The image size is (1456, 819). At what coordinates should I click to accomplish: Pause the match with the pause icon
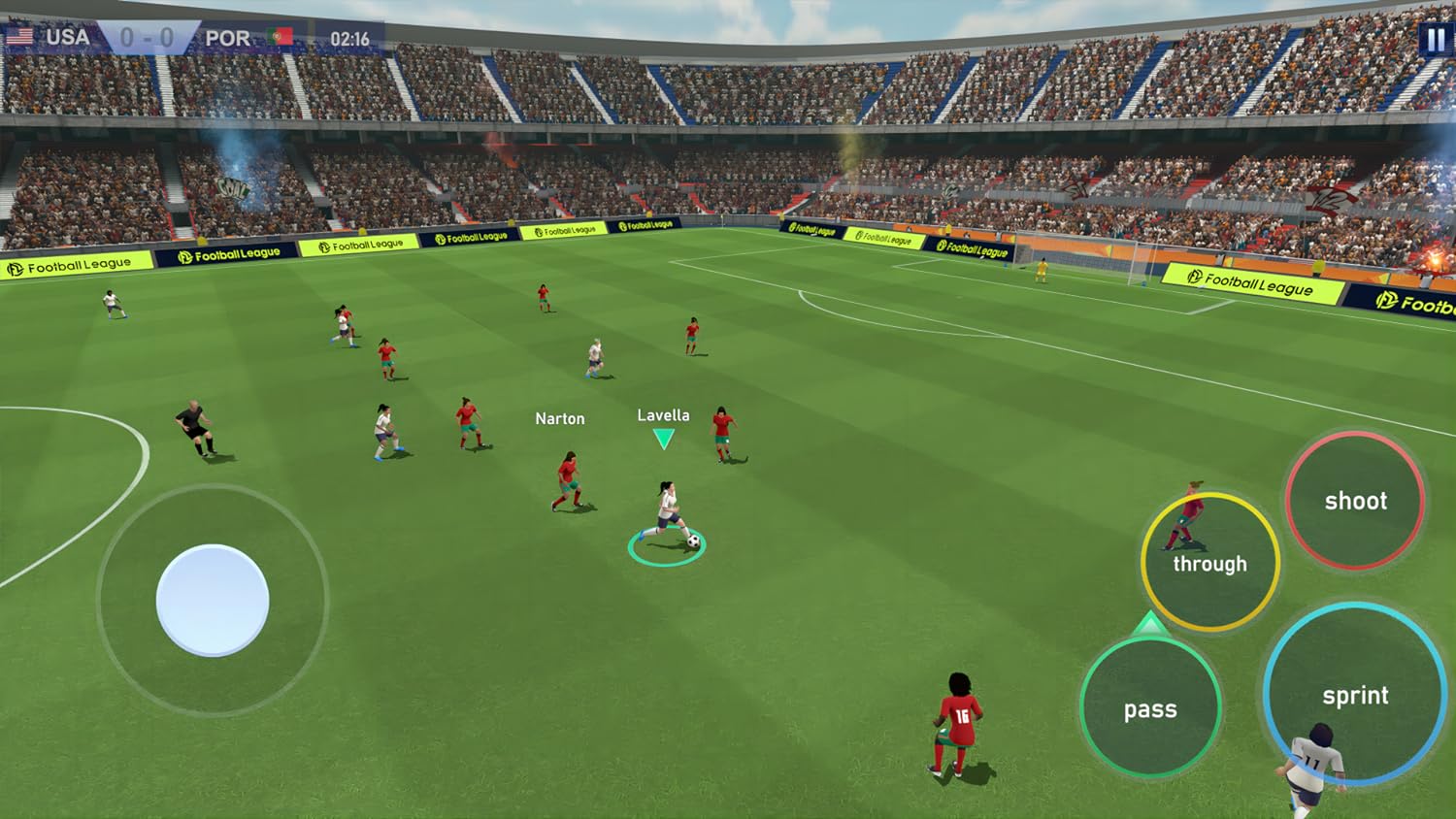pos(1434,37)
